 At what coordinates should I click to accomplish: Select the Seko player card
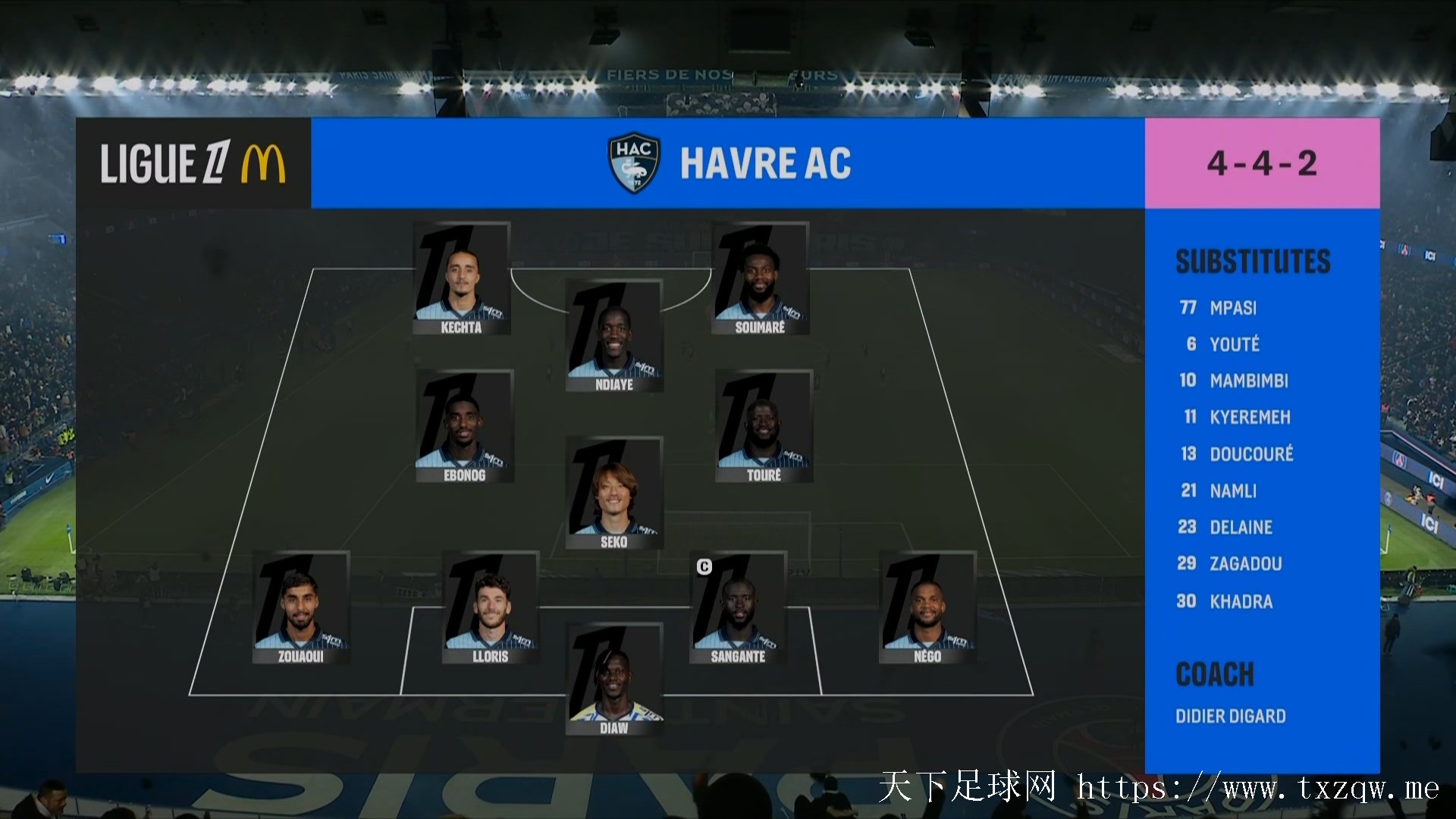click(614, 493)
